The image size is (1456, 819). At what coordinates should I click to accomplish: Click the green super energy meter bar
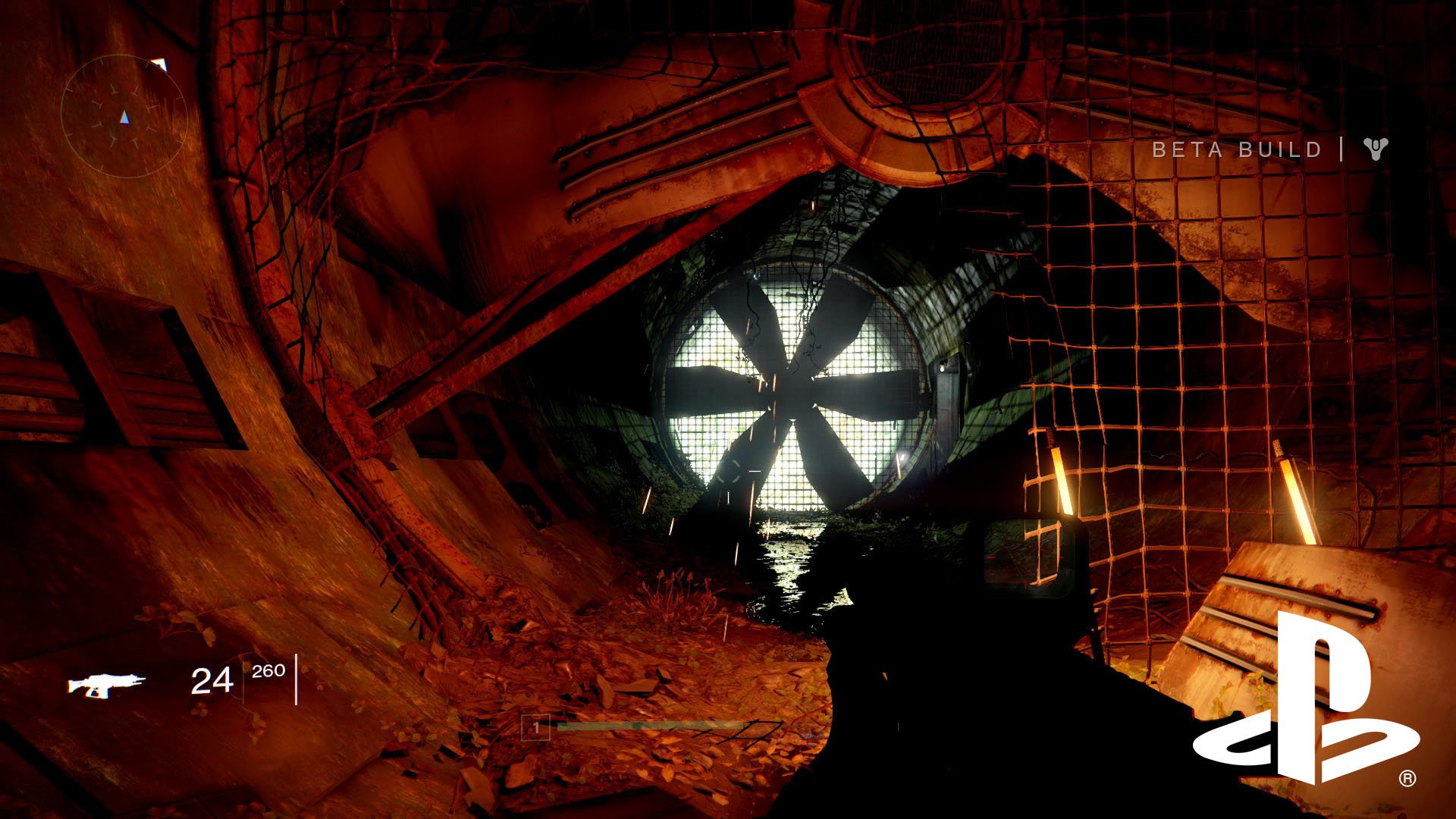click(652, 726)
